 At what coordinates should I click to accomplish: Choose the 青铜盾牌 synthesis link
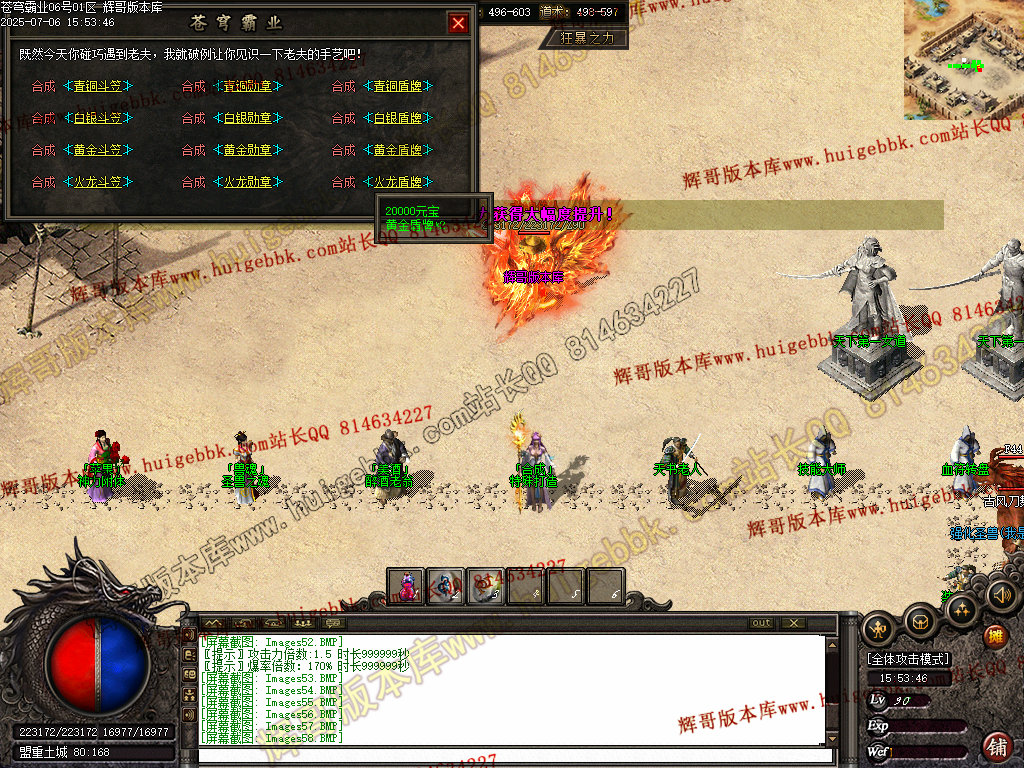[397, 87]
